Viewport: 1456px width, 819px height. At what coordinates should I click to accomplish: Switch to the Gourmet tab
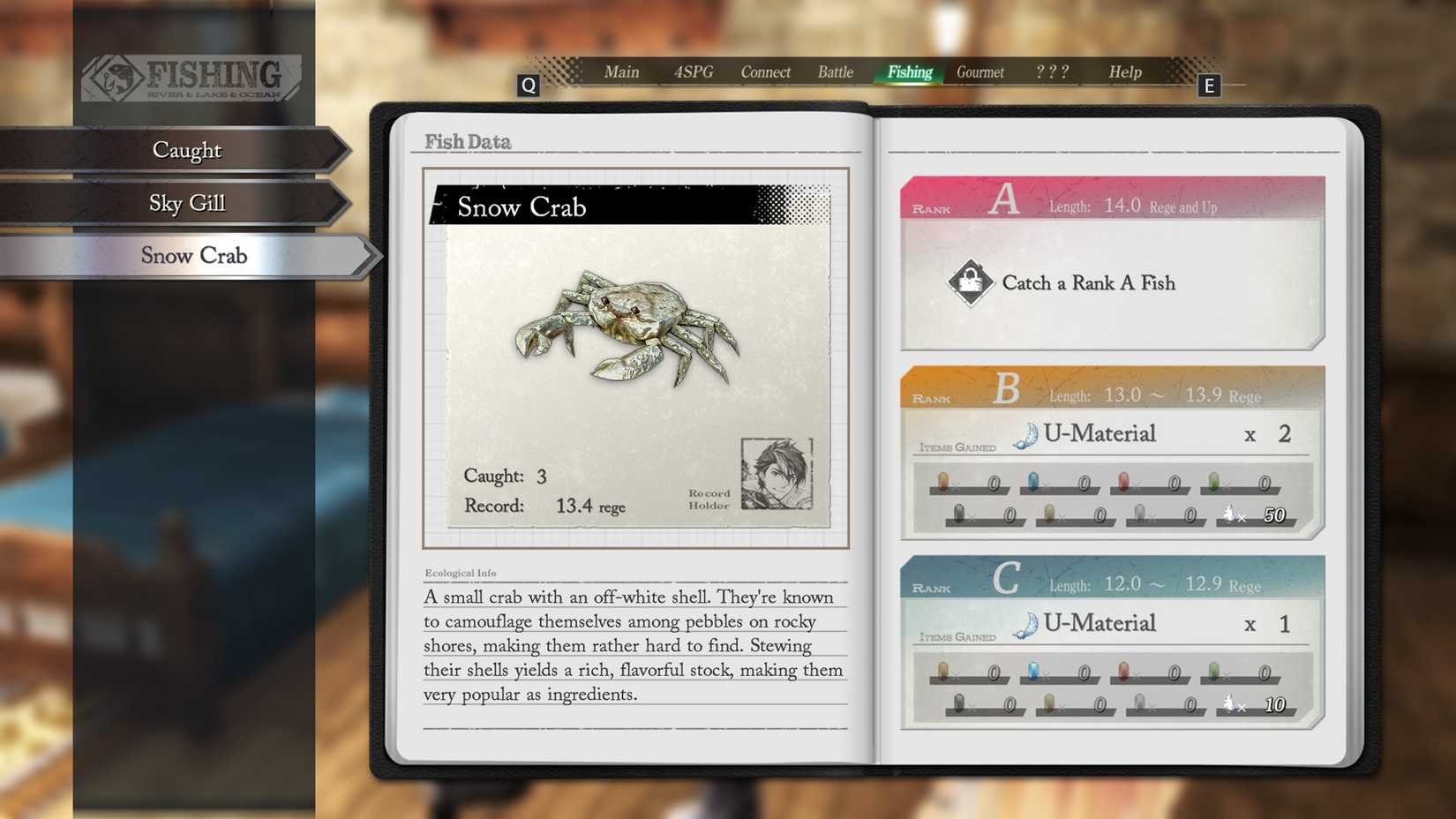979,72
